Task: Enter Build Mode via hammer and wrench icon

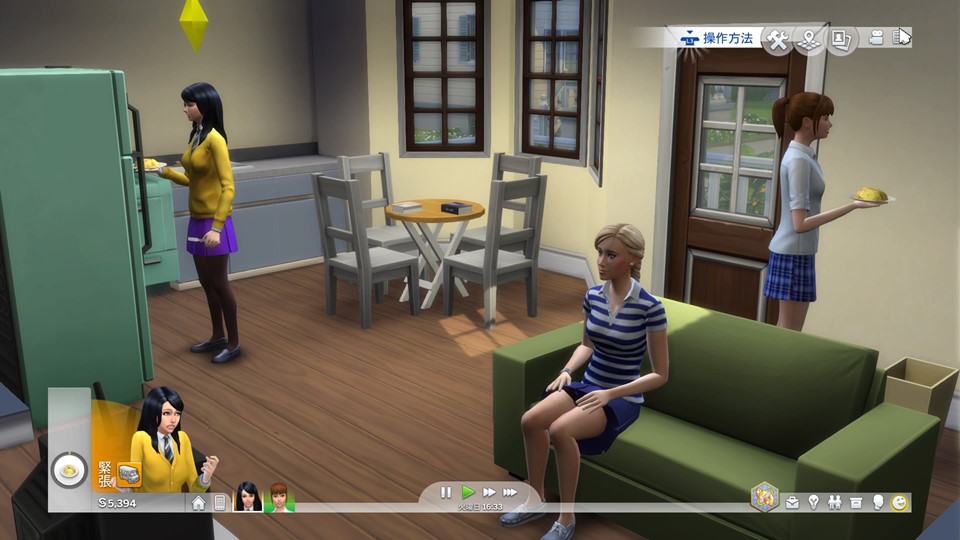Action: (777, 39)
